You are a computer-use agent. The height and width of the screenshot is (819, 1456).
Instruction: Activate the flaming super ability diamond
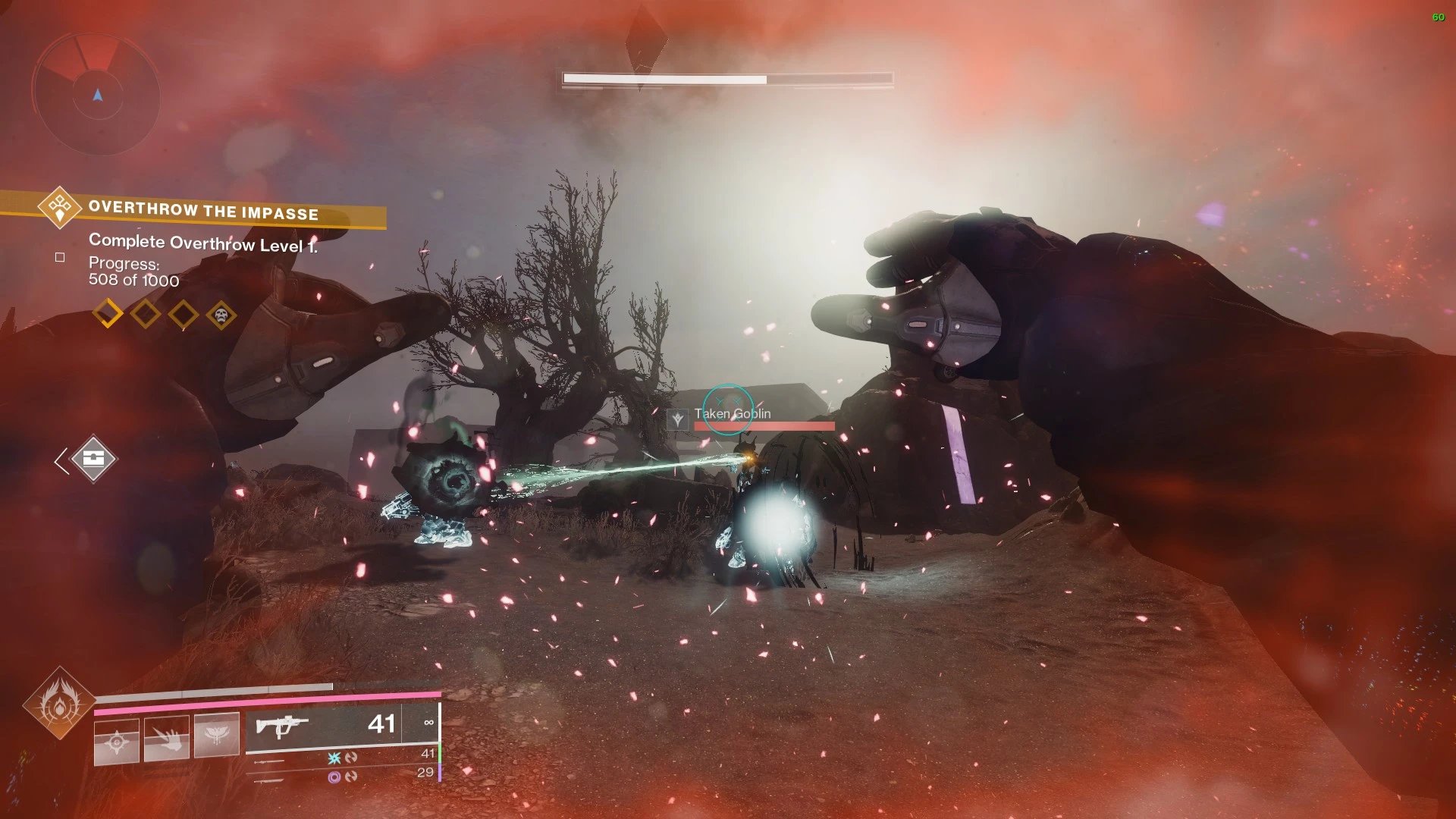coord(59,704)
